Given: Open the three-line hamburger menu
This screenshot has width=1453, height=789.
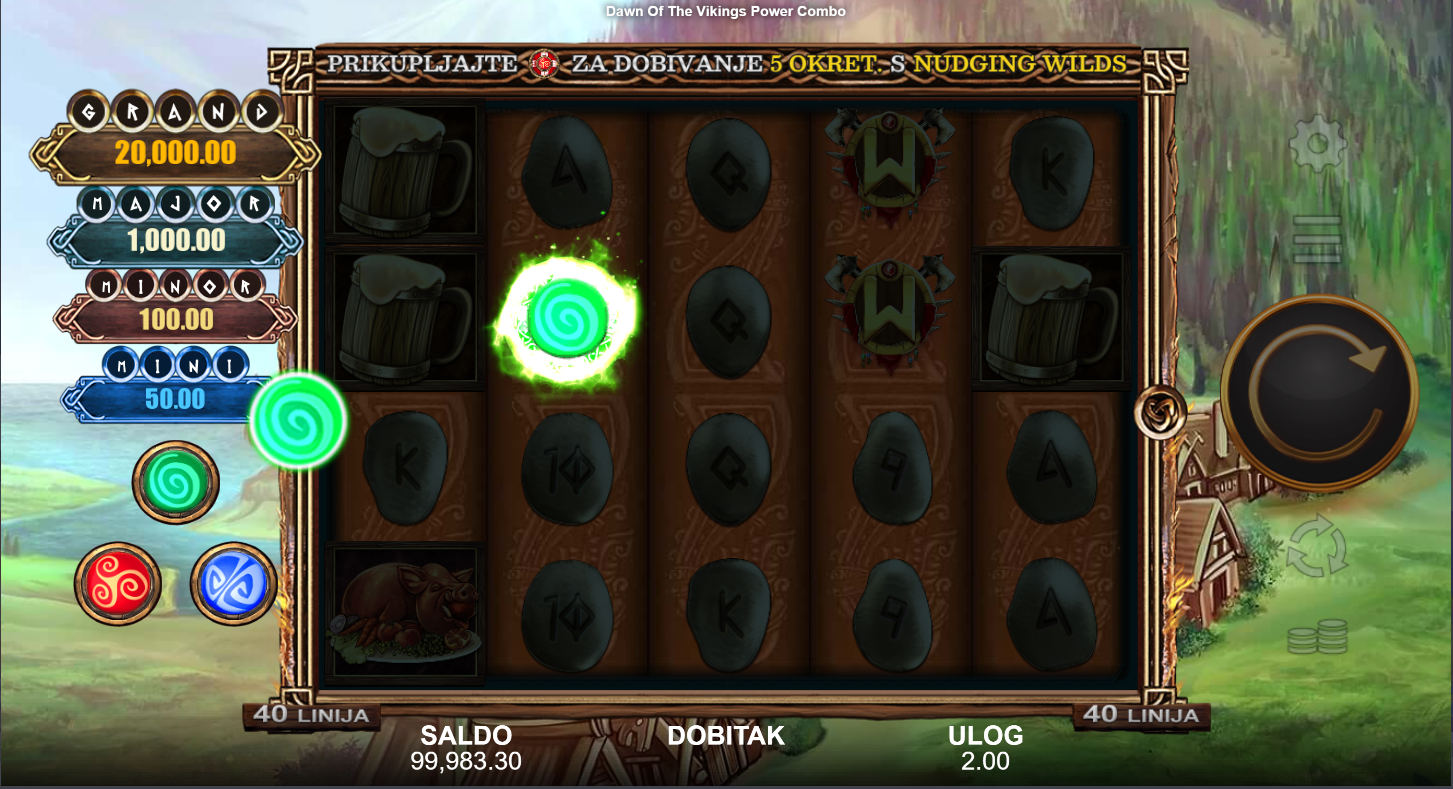Looking at the screenshot, I should [1317, 239].
